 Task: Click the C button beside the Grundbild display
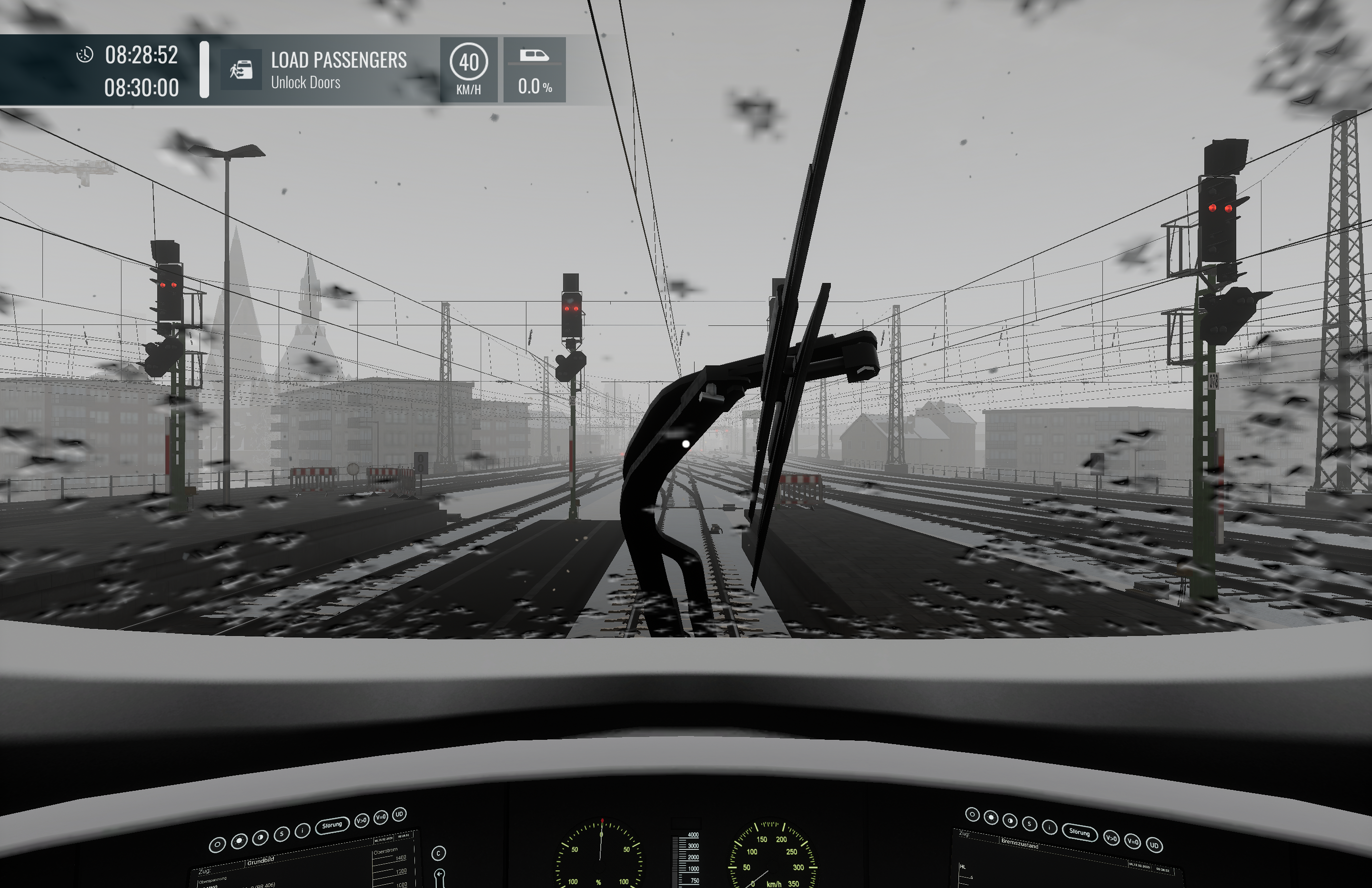(x=438, y=853)
